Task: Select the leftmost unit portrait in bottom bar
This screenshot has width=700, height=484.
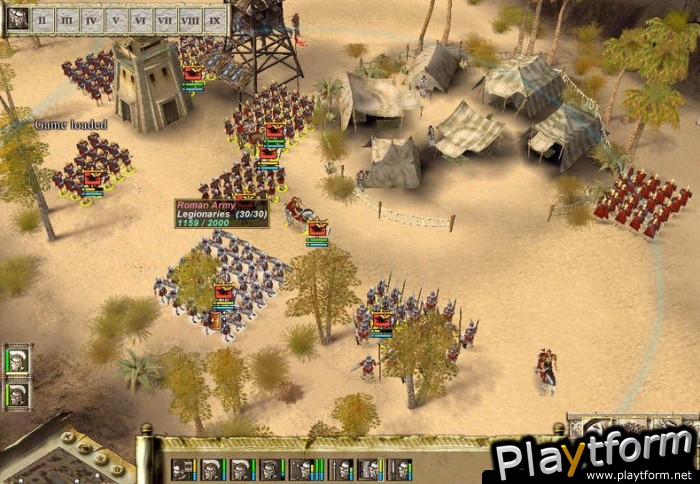Action: pyautogui.click(x=184, y=469)
